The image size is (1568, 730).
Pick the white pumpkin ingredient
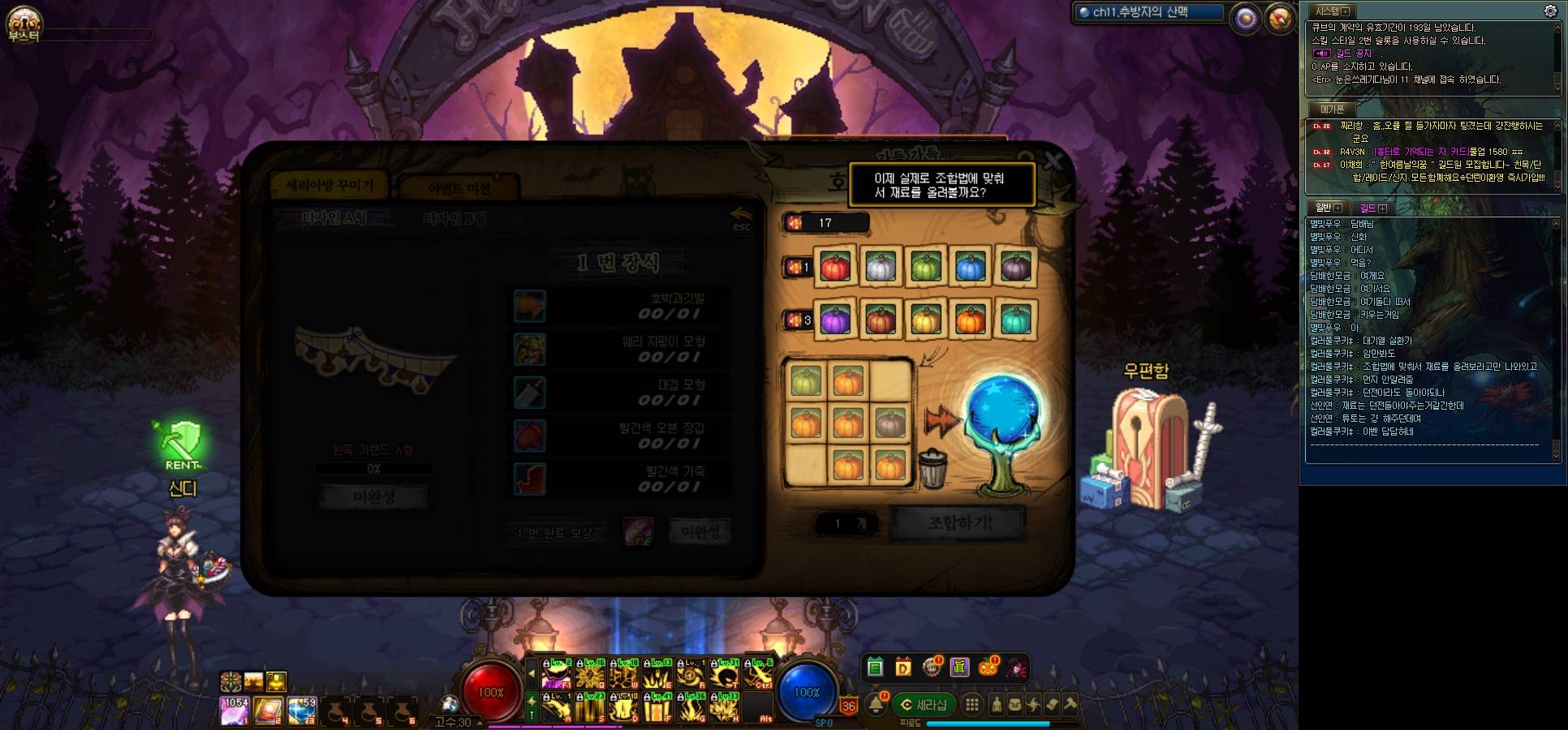pyautogui.click(x=880, y=267)
